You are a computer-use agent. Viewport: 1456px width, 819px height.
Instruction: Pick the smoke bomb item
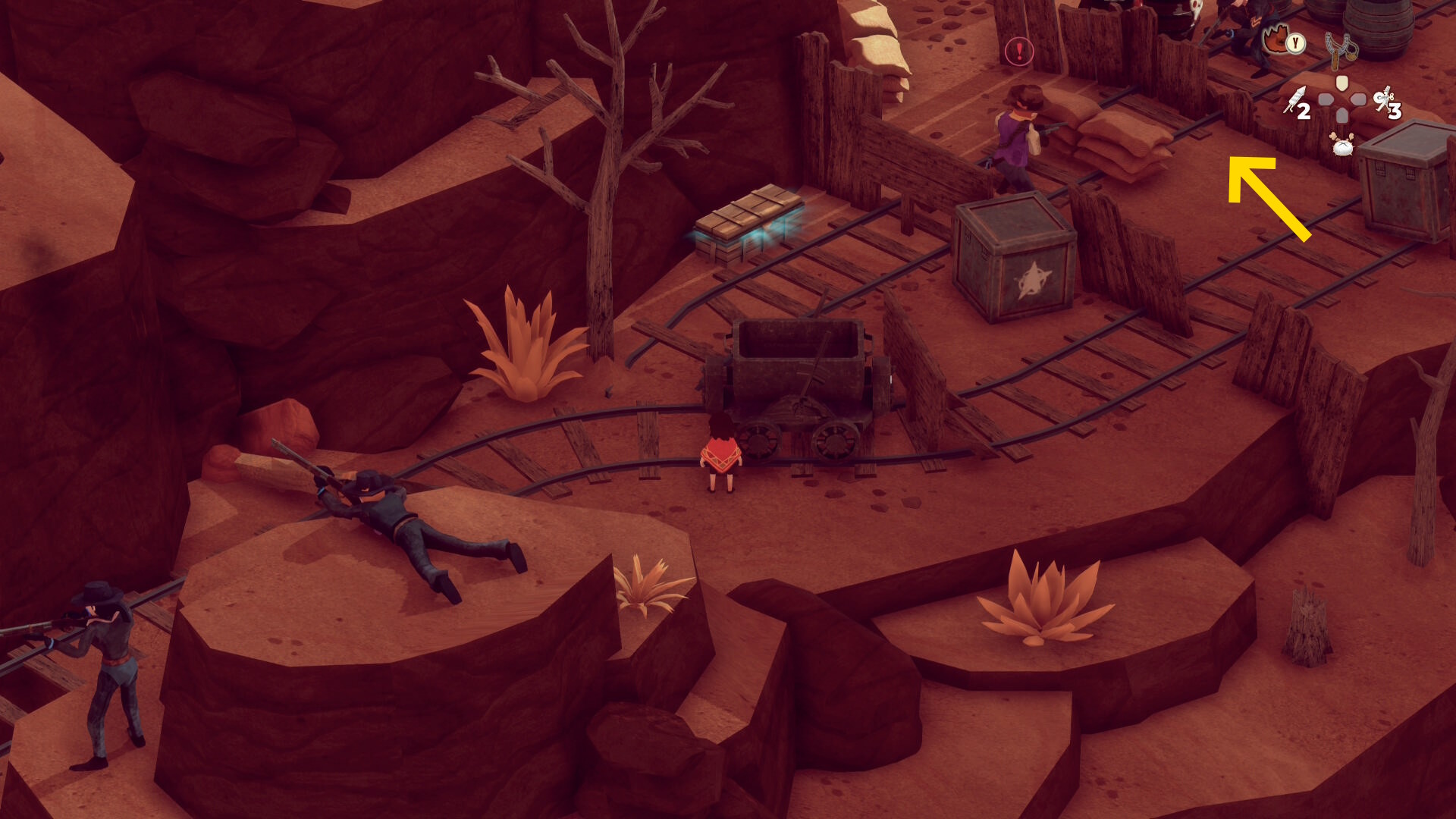1342,144
